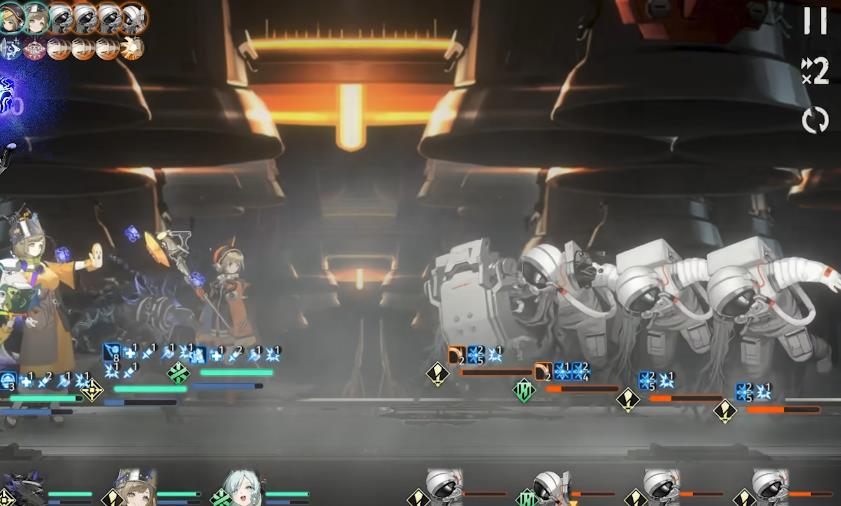841x506 pixels.
Task: Select the brown-haired girl portrait in the bottom bar
Action: coord(135,488)
